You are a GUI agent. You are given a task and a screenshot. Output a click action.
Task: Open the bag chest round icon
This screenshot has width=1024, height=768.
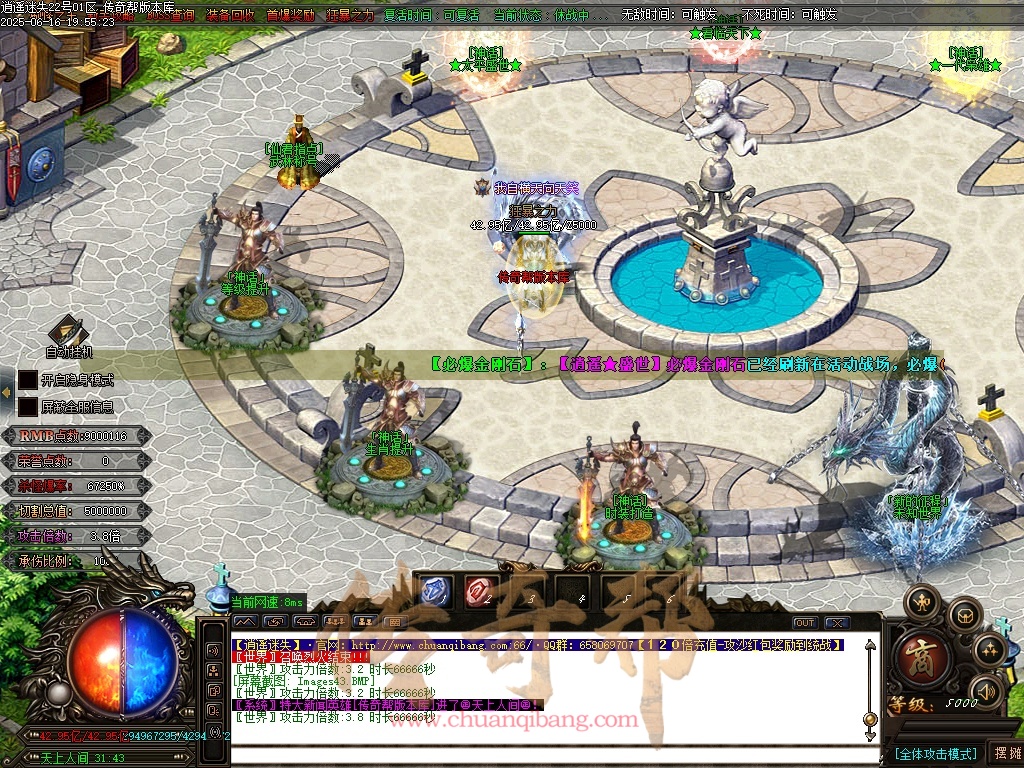pyautogui.click(x=964, y=613)
